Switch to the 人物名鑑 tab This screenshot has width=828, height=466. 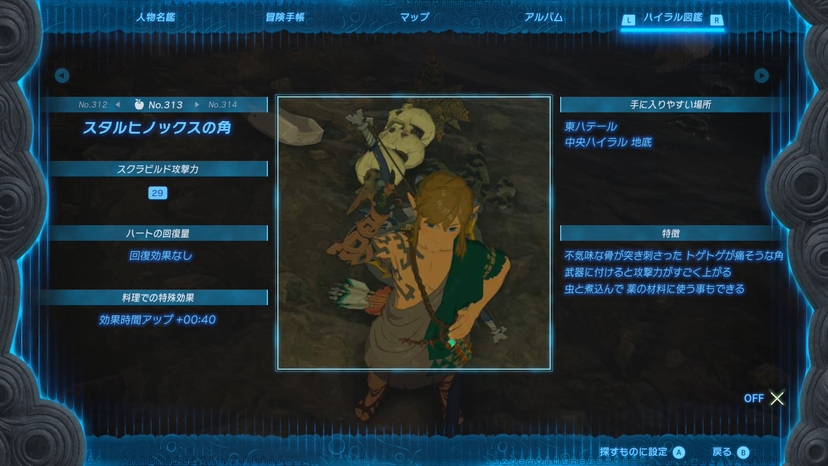[156, 17]
